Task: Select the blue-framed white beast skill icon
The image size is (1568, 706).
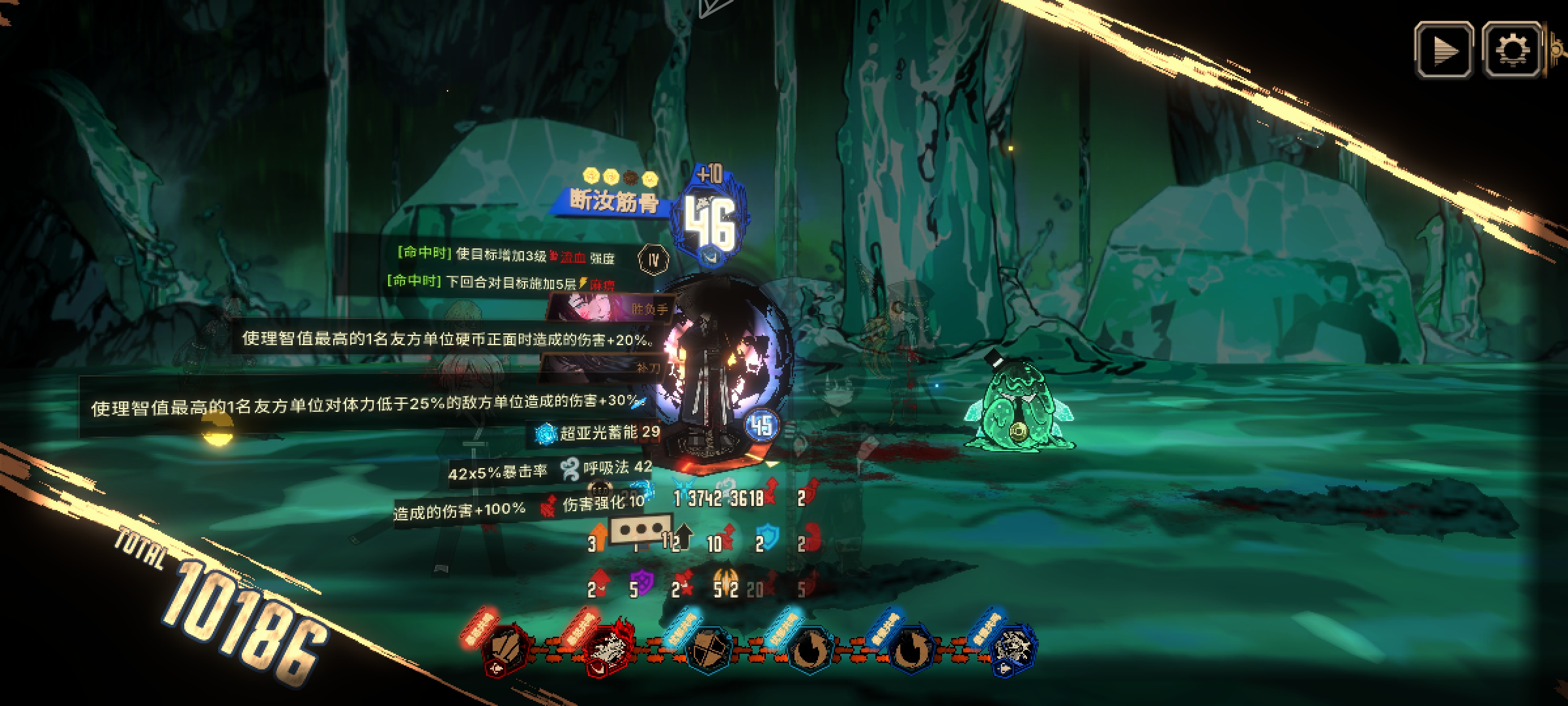Action: [x=1011, y=648]
